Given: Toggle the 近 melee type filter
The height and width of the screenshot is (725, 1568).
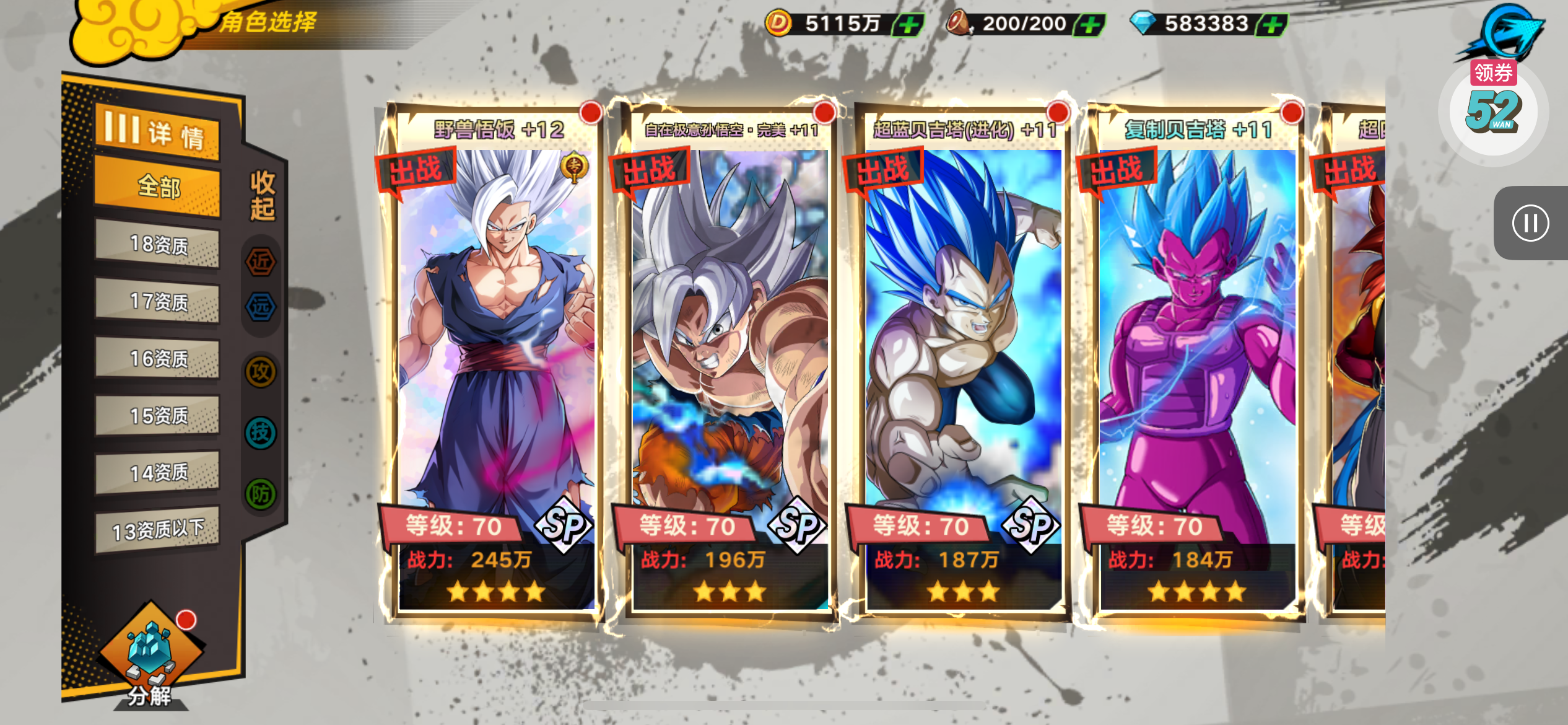Looking at the screenshot, I should click(261, 262).
